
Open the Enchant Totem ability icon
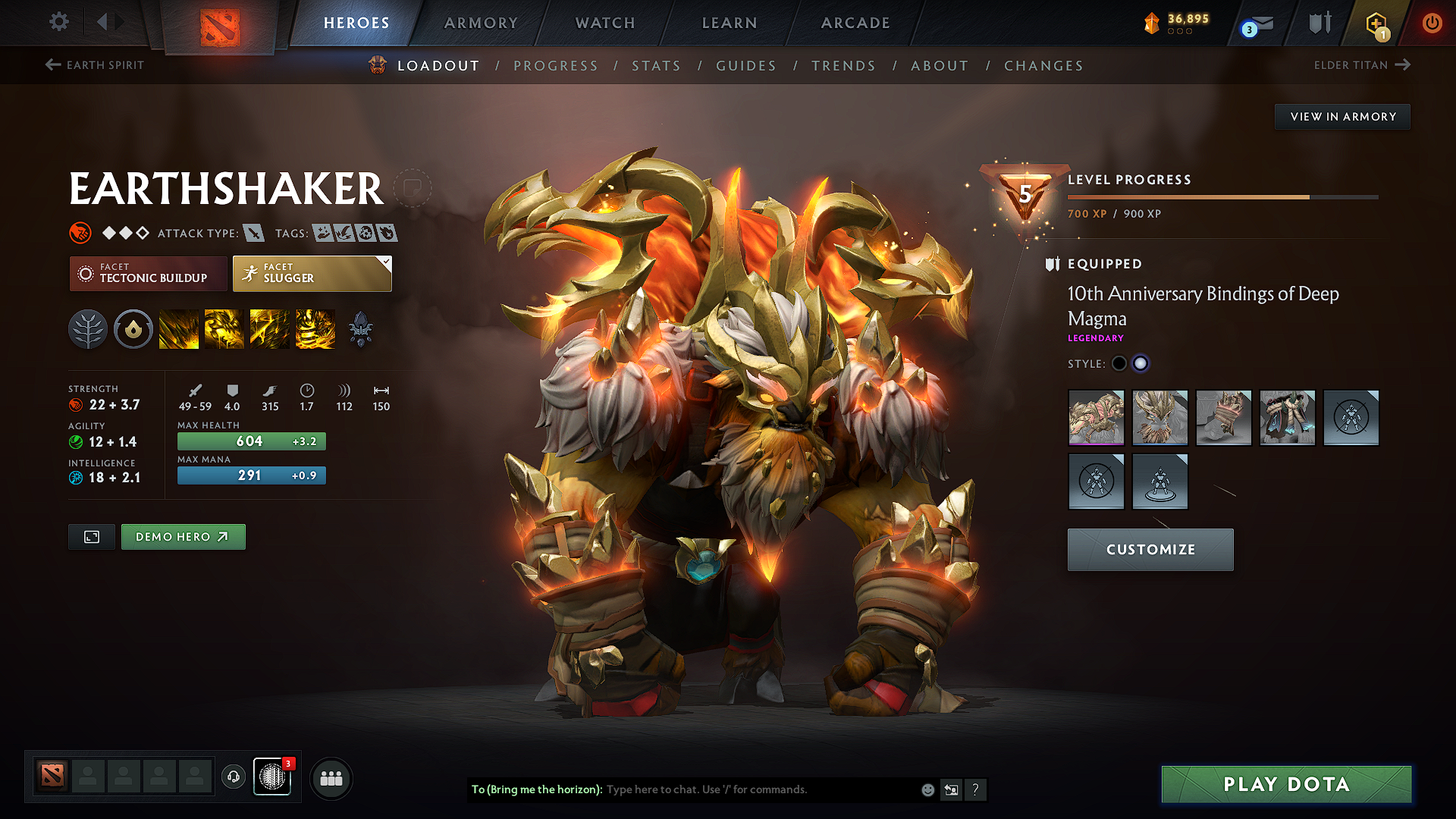[224, 328]
